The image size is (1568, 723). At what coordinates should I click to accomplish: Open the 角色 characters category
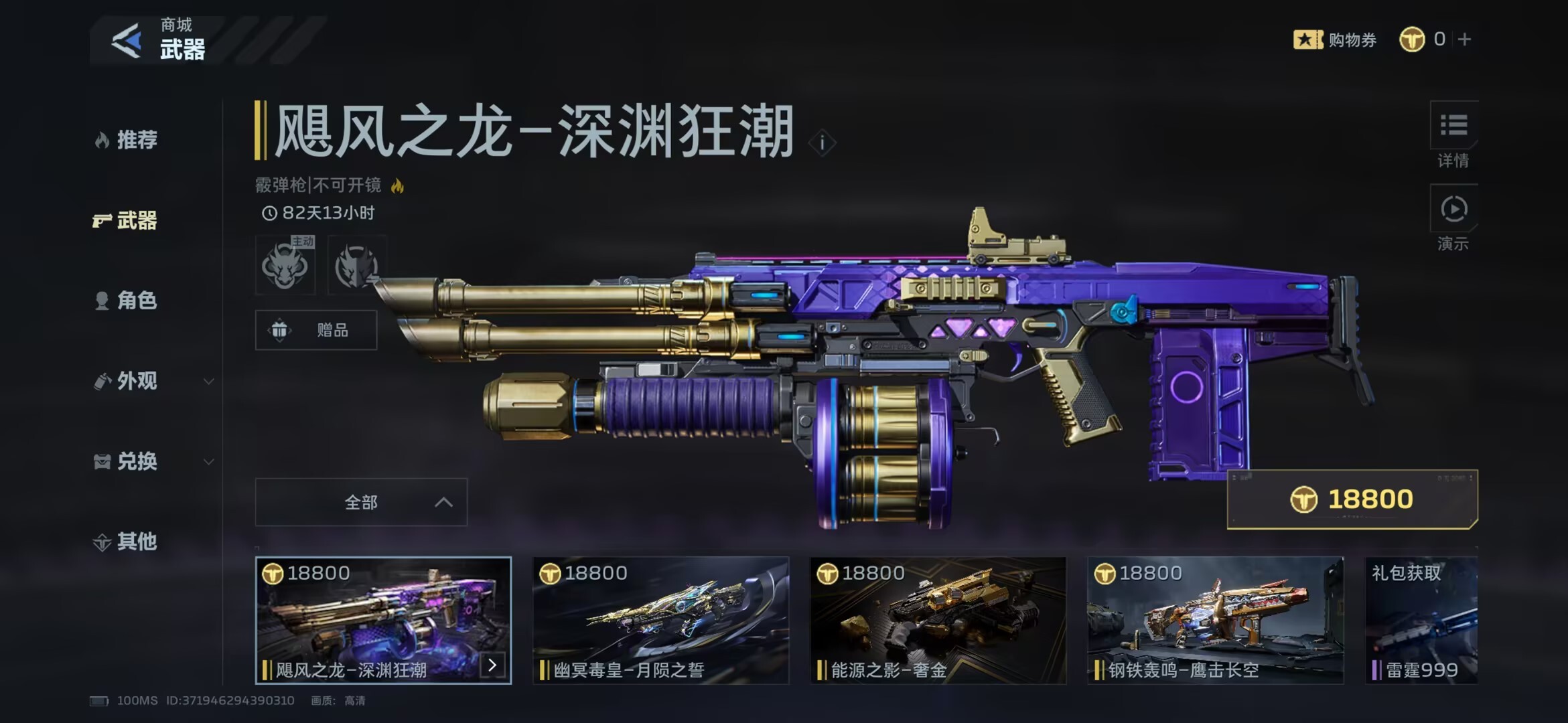[x=127, y=301]
